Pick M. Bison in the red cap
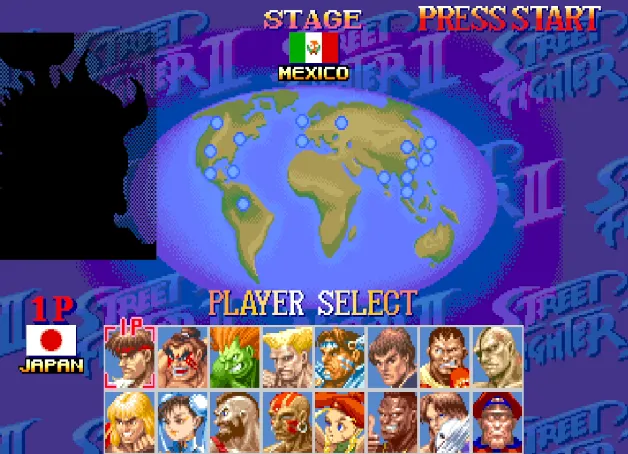This screenshot has width=628, height=454. (x=496, y=421)
